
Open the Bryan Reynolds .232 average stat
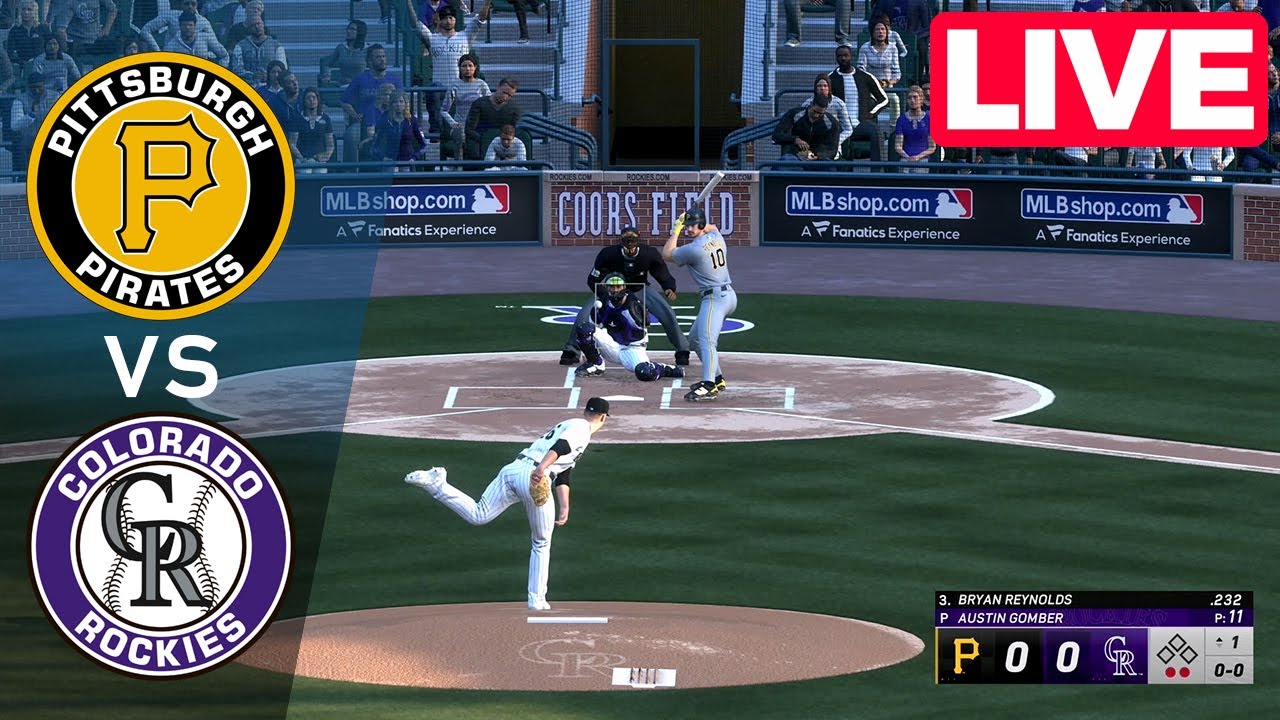(x=1226, y=599)
